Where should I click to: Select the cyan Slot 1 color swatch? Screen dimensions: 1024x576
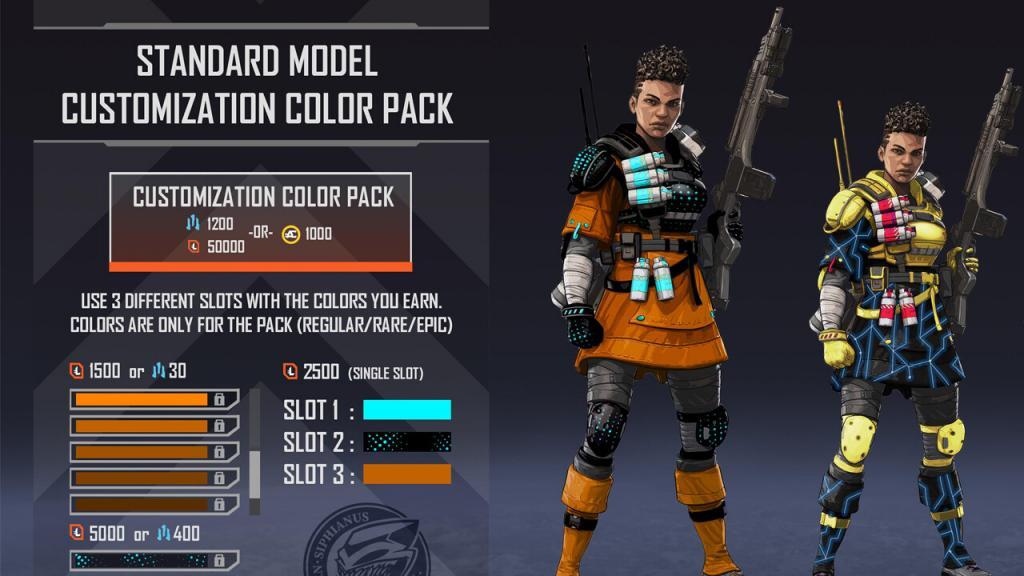click(407, 410)
